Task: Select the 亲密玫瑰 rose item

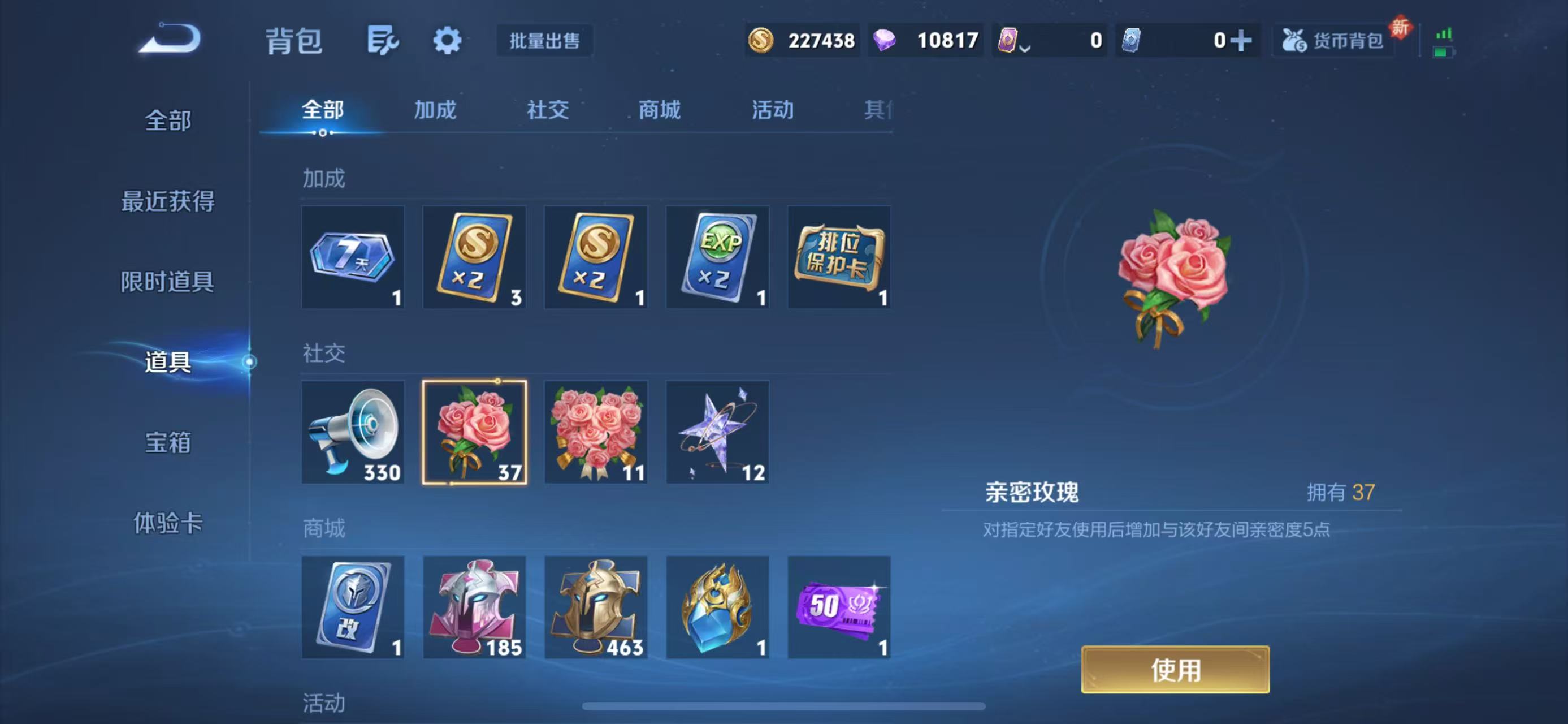Action: (475, 432)
